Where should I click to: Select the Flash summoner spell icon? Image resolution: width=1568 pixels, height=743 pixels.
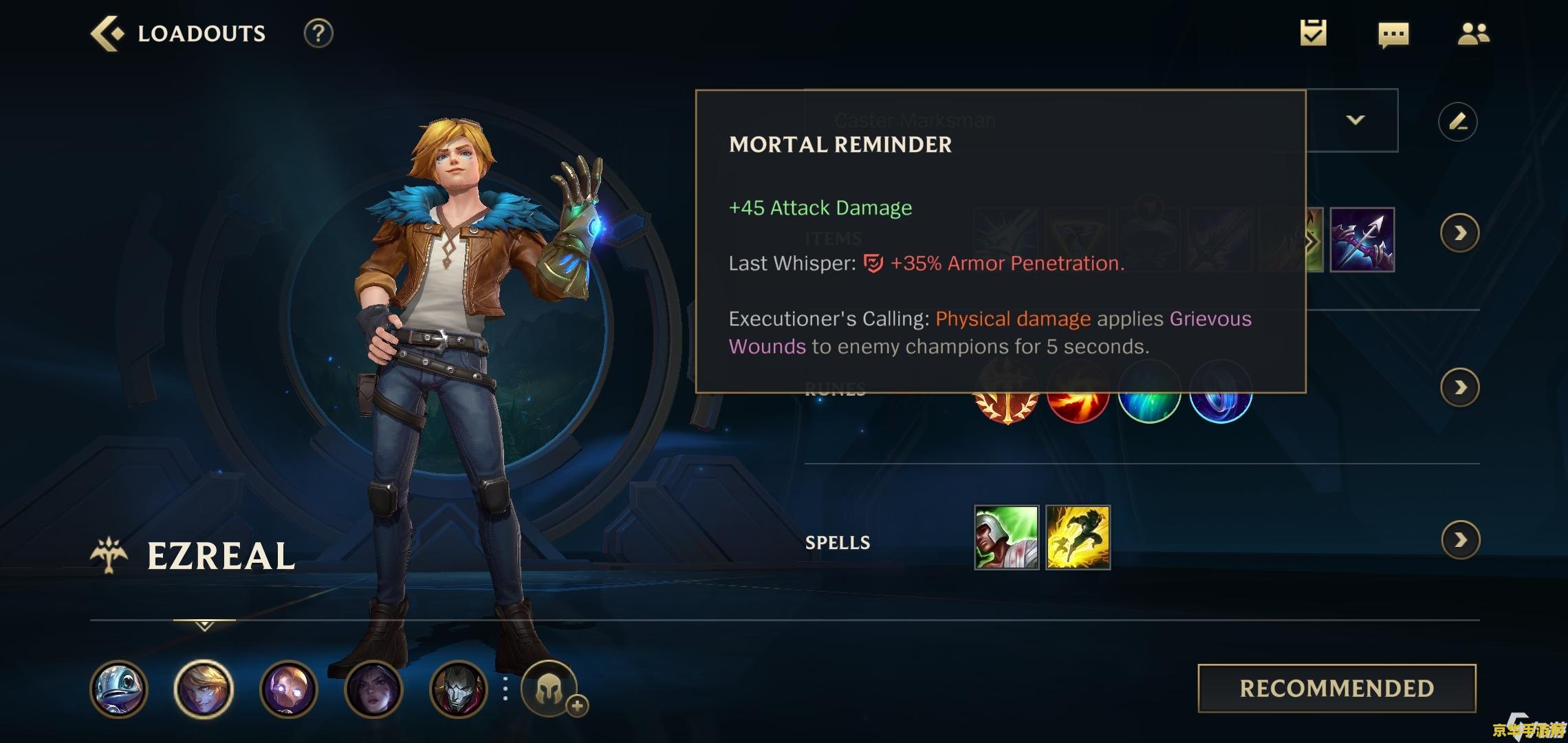tap(1078, 538)
